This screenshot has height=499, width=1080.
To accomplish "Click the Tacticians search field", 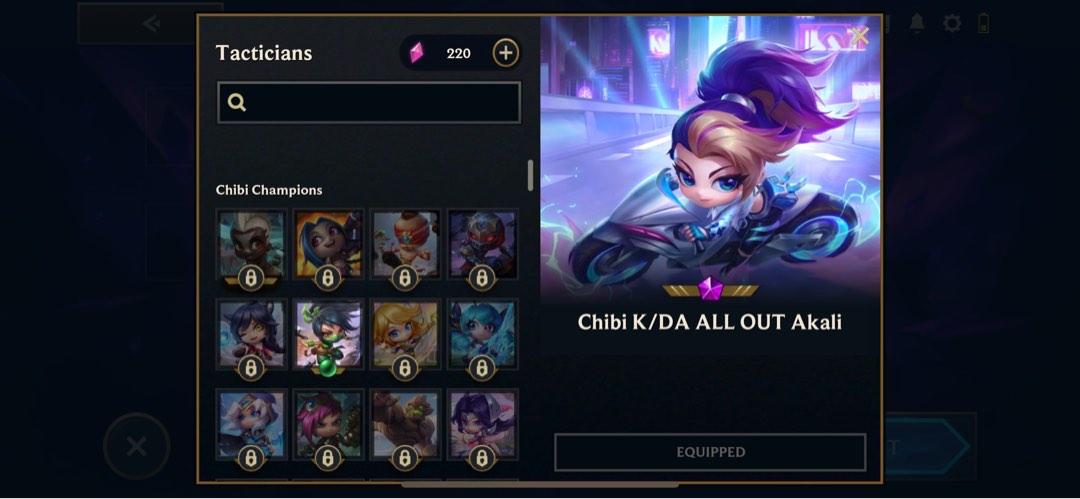I will (x=369, y=102).
